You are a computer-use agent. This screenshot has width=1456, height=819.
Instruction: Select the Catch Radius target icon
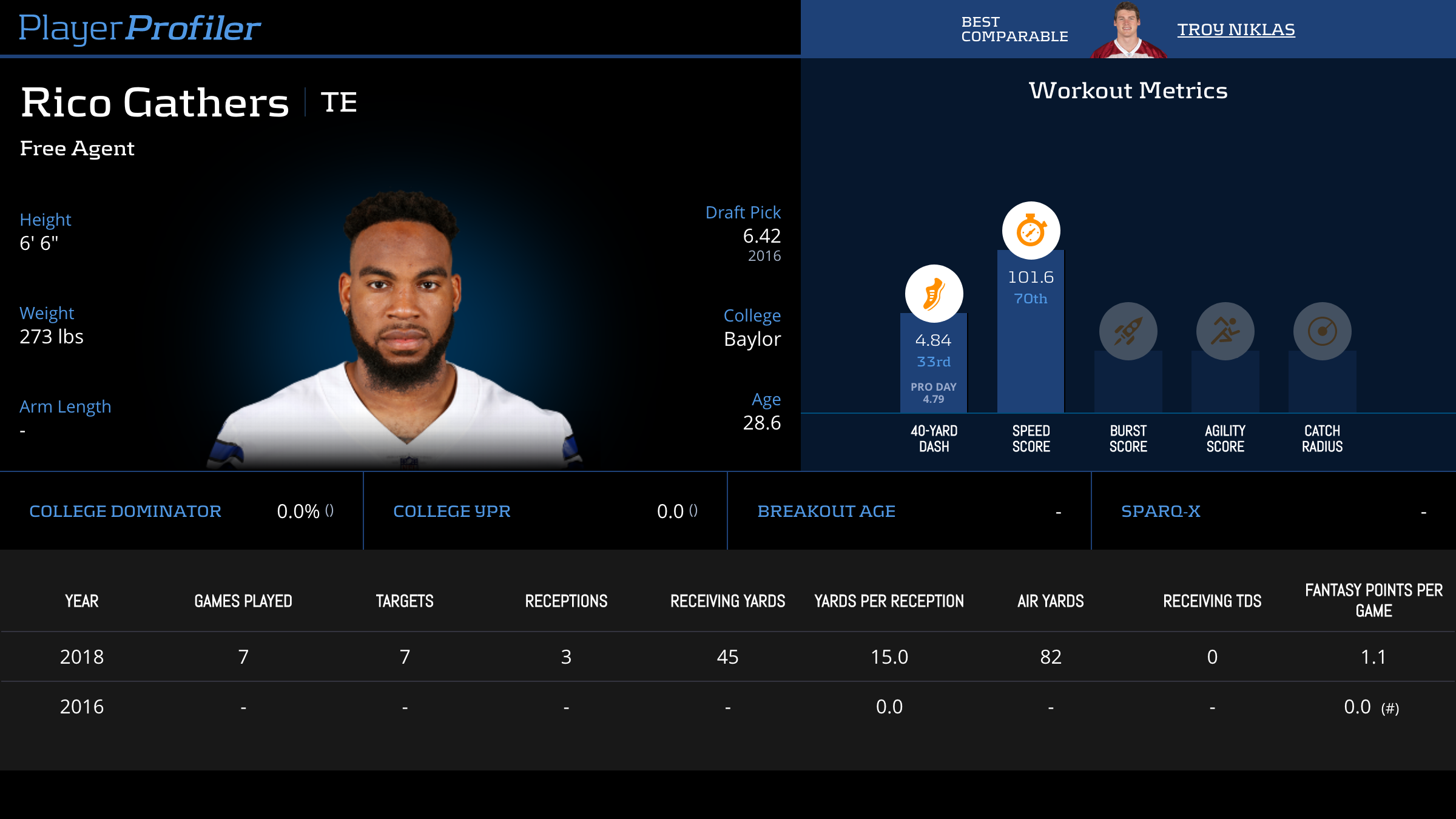click(x=1322, y=331)
